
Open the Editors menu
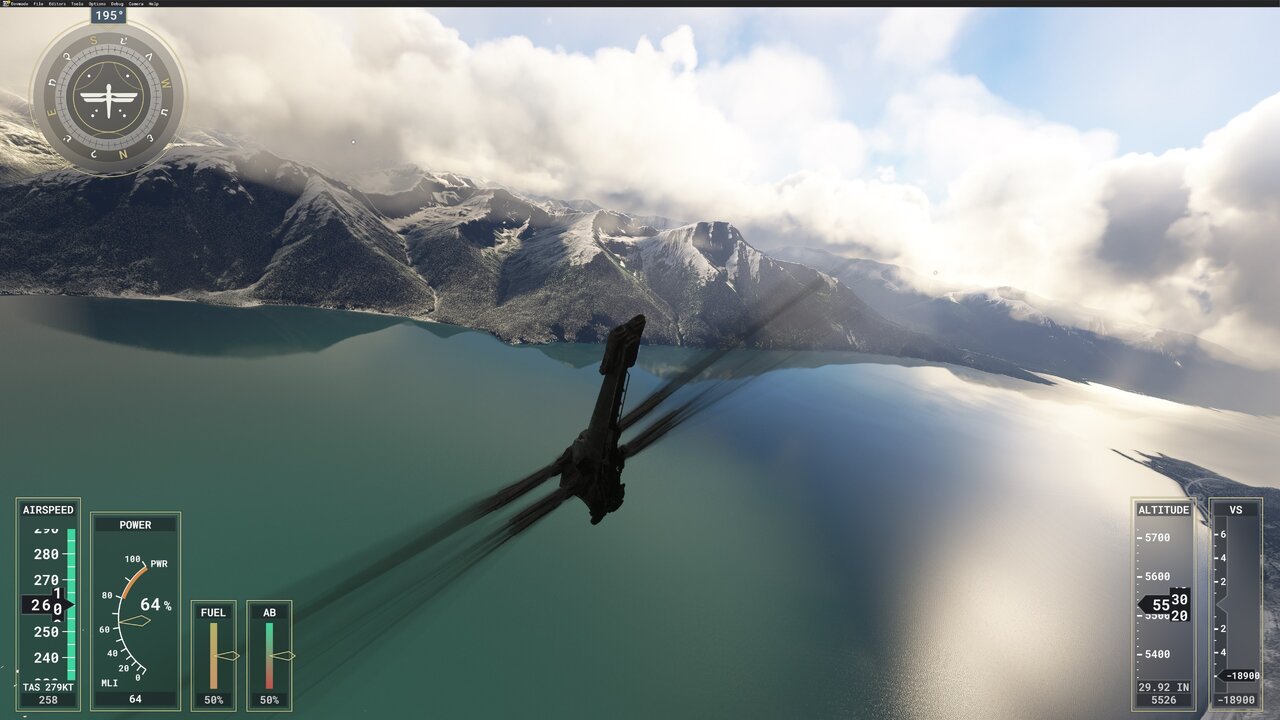58,4
